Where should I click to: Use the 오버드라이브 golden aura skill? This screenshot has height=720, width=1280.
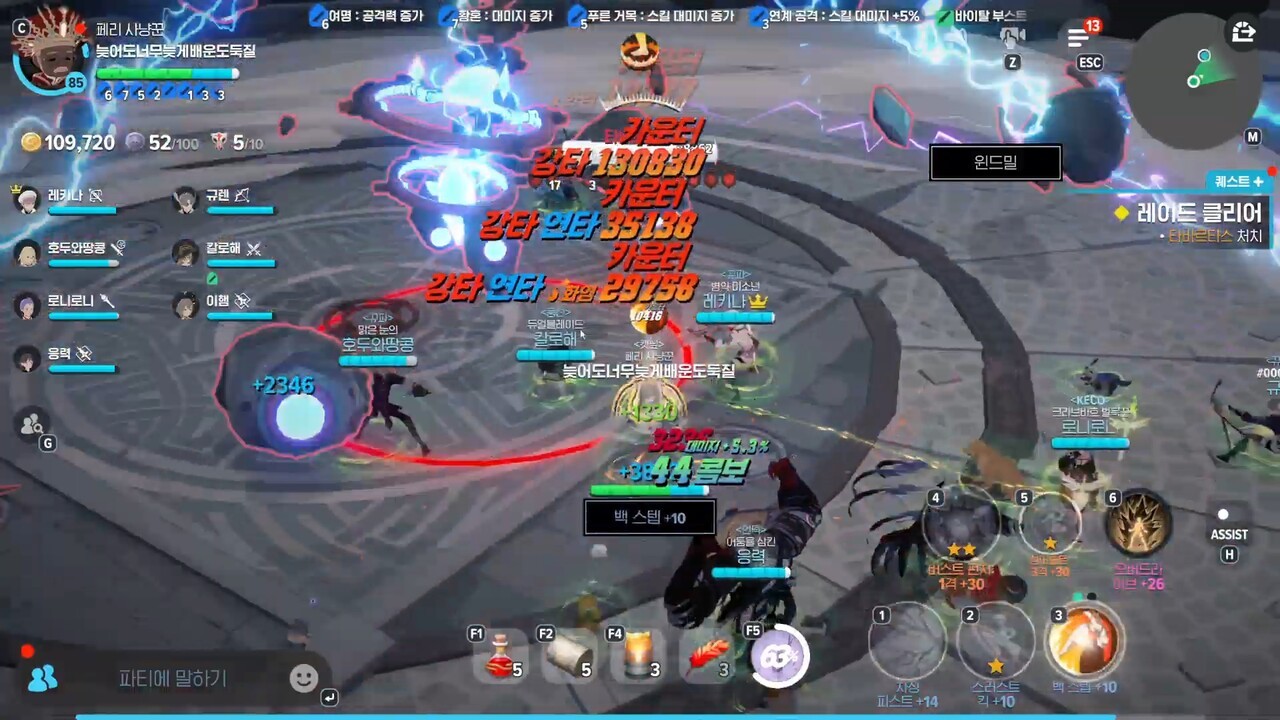pos(1139,524)
